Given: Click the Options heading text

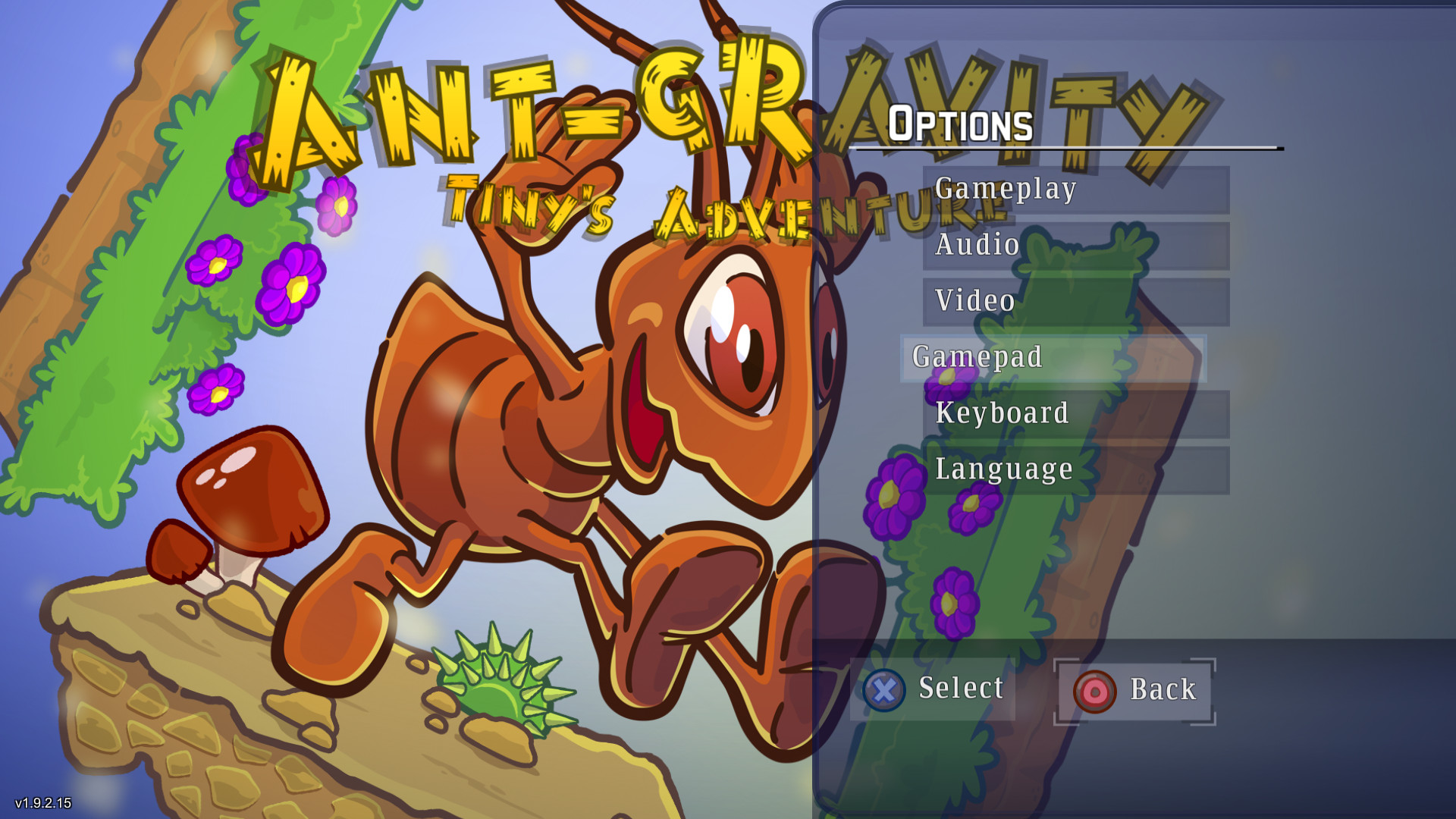Looking at the screenshot, I should [963, 123].
